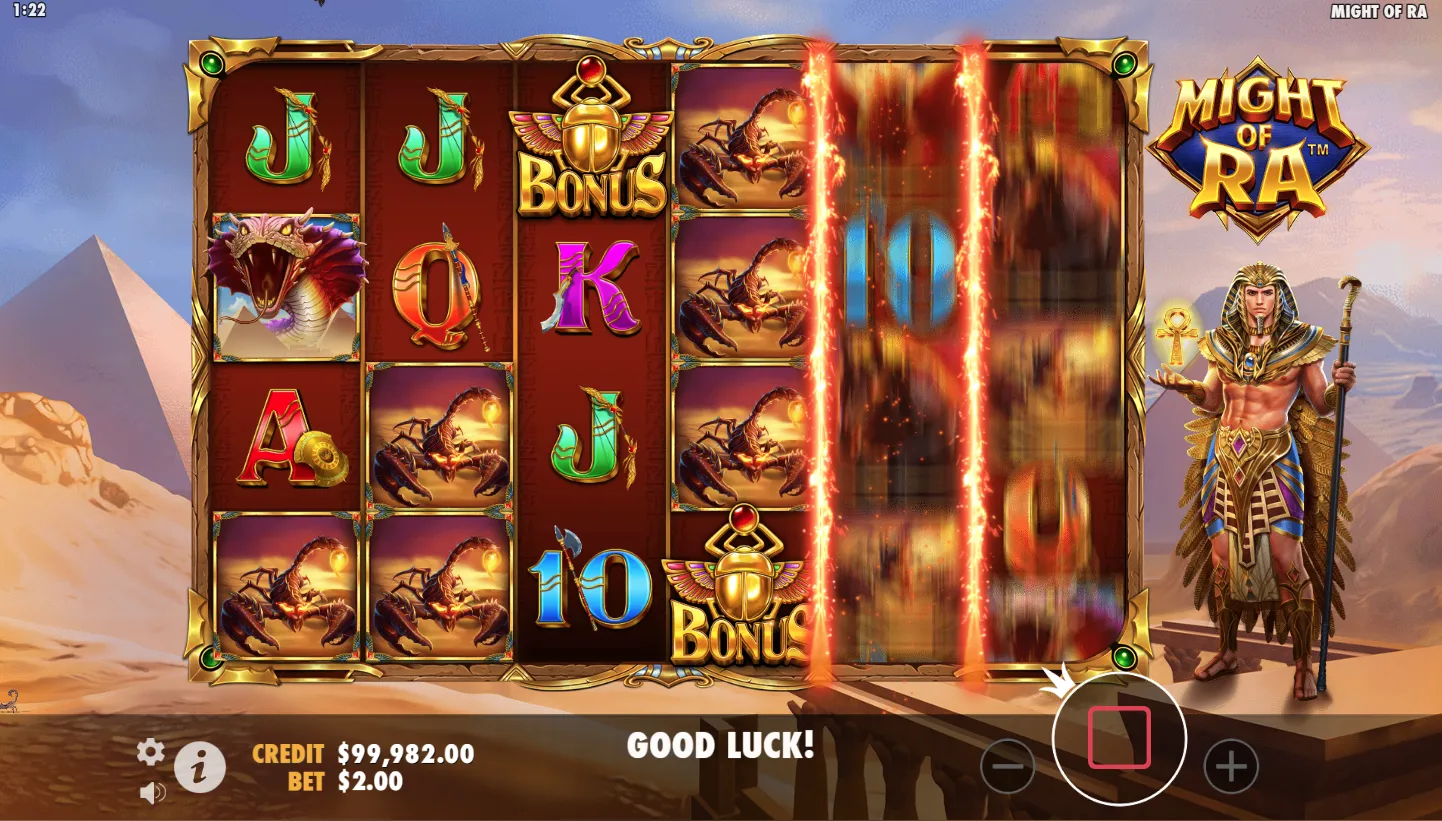Decrease the bet with the minus button
1442x821 pixels.
1007,767
